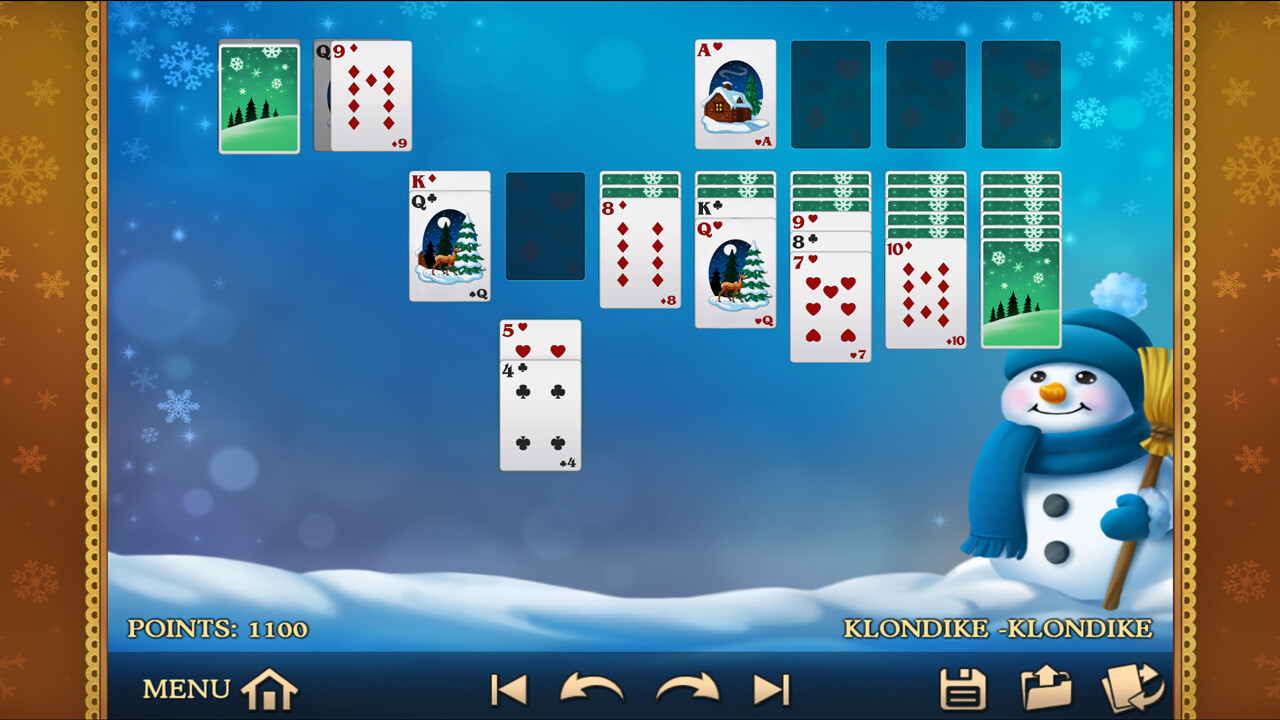Click the empty tableau column

[545, 225]
